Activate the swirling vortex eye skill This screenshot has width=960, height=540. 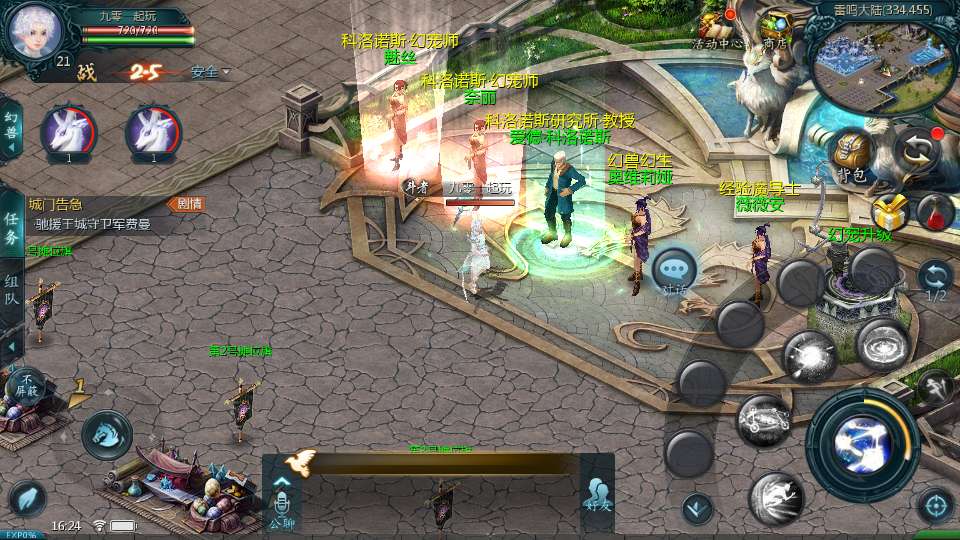tap(882, 344)
